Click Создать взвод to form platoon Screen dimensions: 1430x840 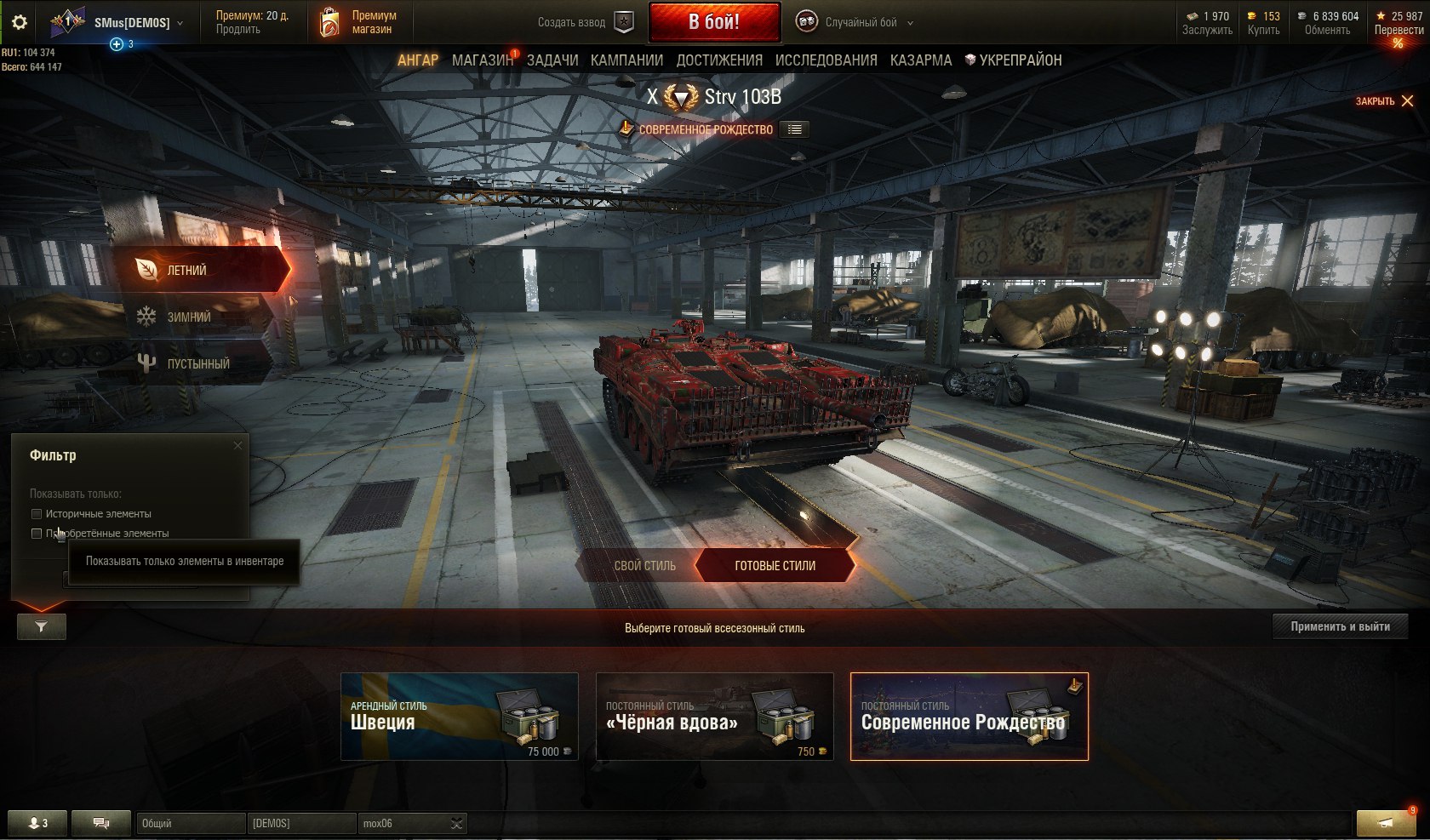tap(586, 23)
